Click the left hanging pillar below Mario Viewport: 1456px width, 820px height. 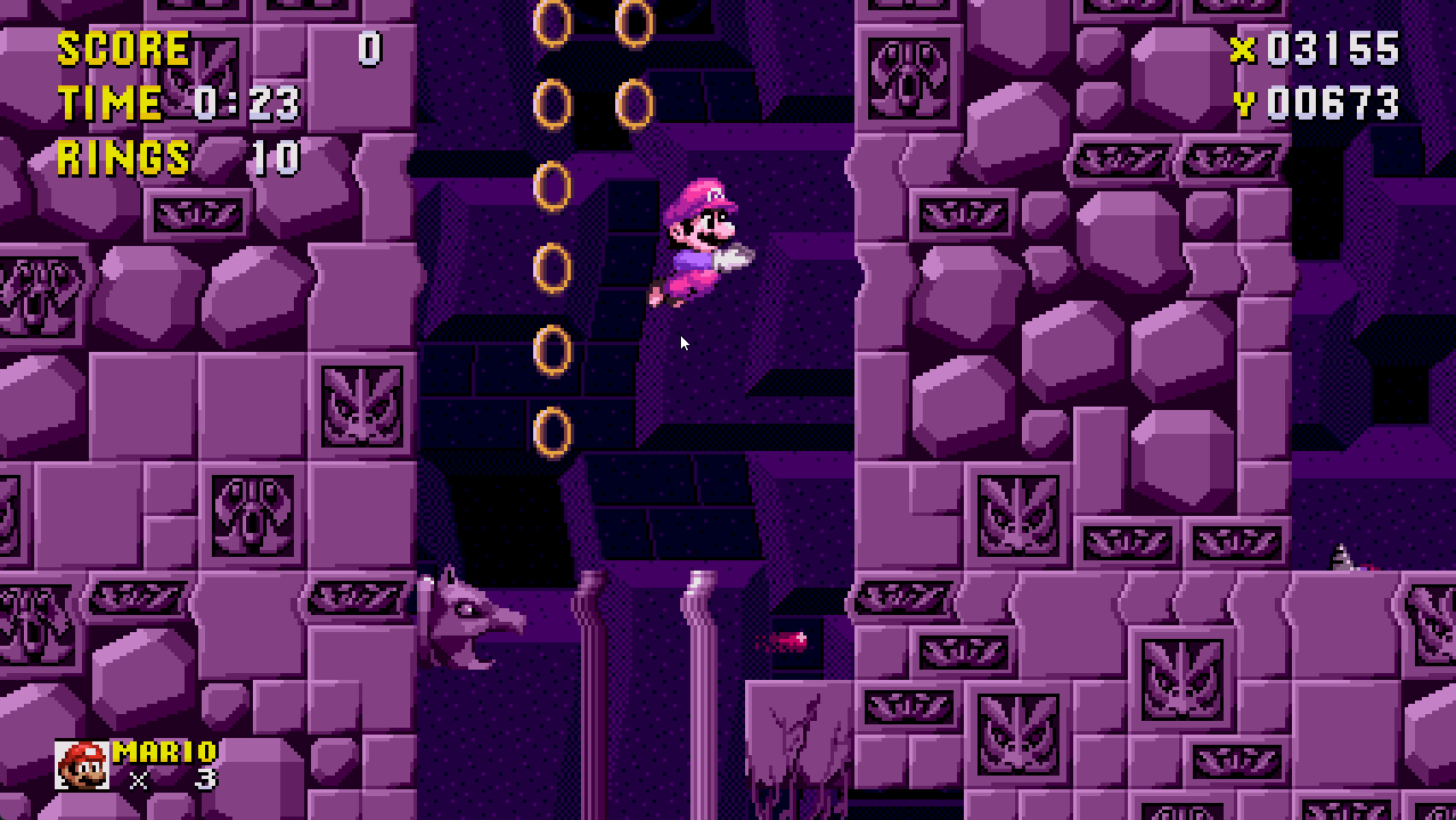(x=592, y=683)
